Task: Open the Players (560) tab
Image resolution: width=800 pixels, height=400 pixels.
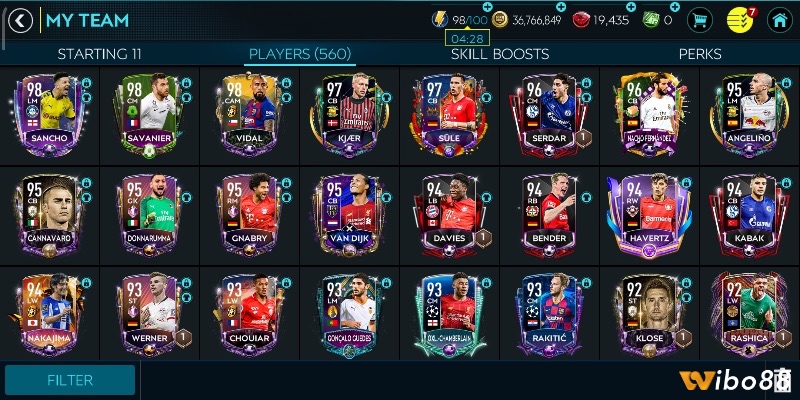Action: click(299, 53)
